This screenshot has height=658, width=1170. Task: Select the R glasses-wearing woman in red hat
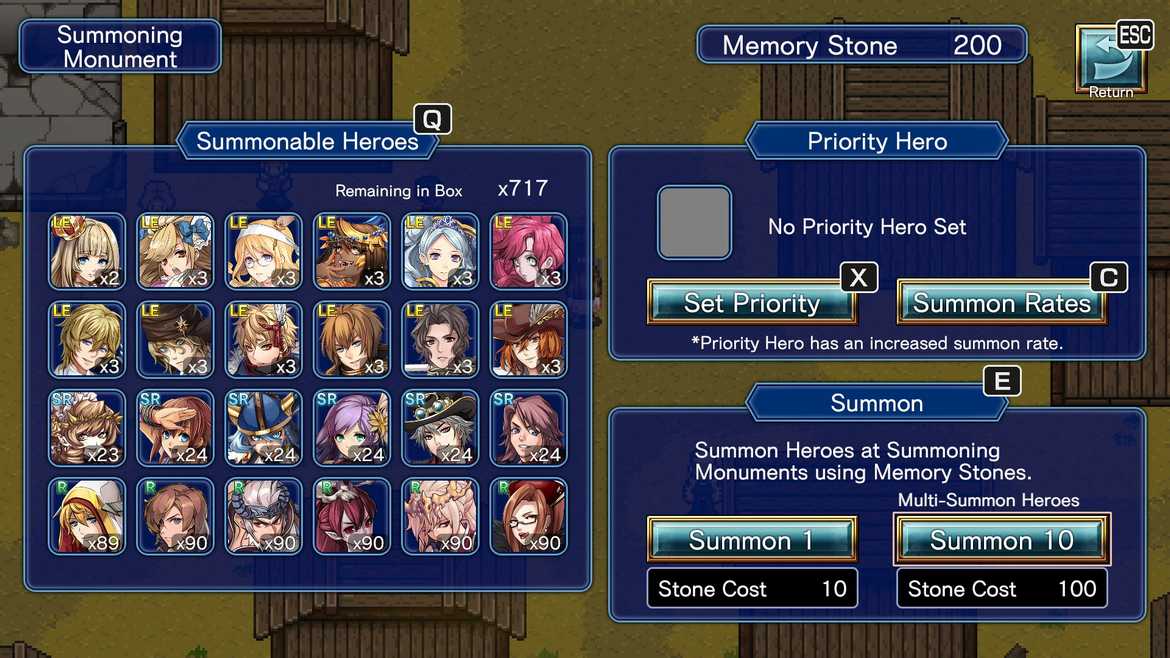pos(528,515)
